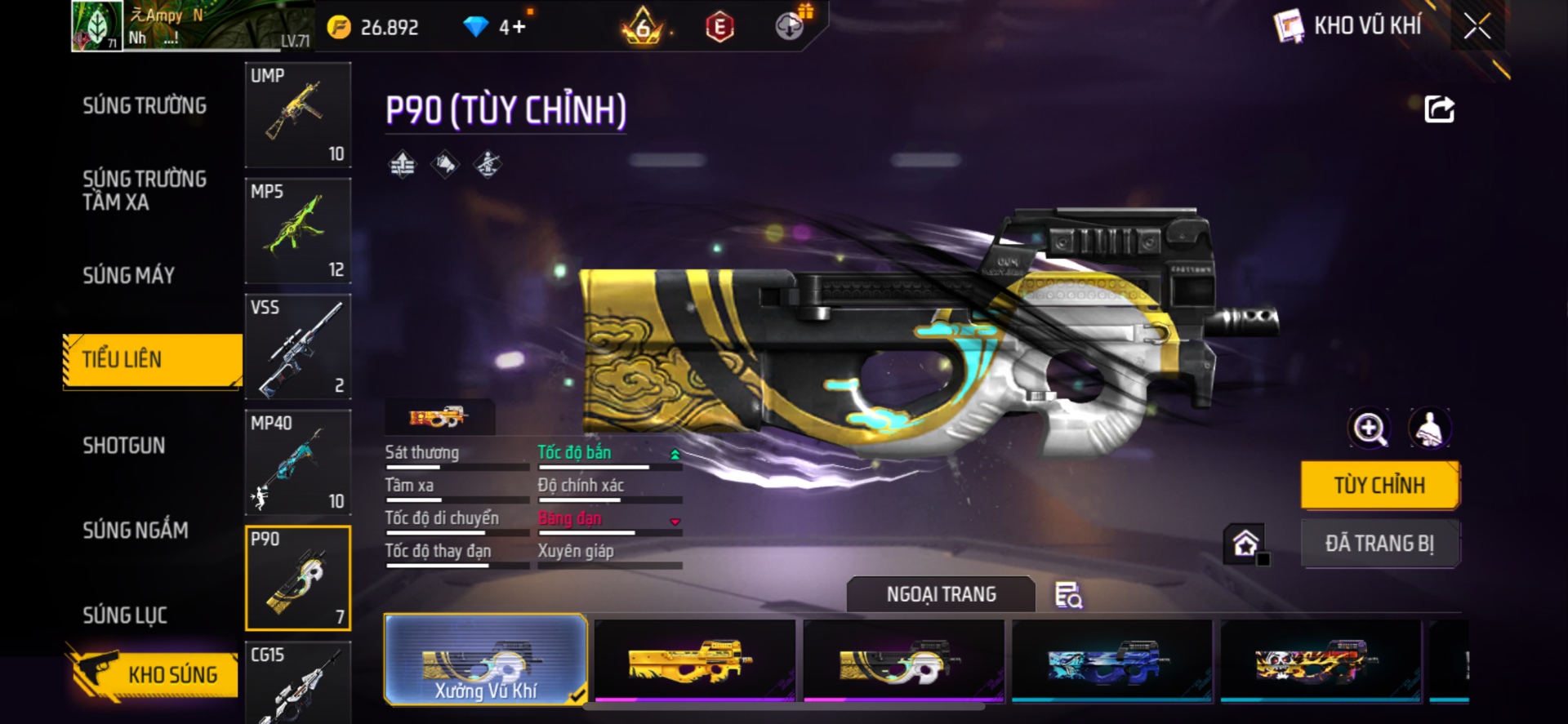The height and width of the screenshot is (724, 1568).
Task: Close the weapon armory screen
Action: [1477, 26]
